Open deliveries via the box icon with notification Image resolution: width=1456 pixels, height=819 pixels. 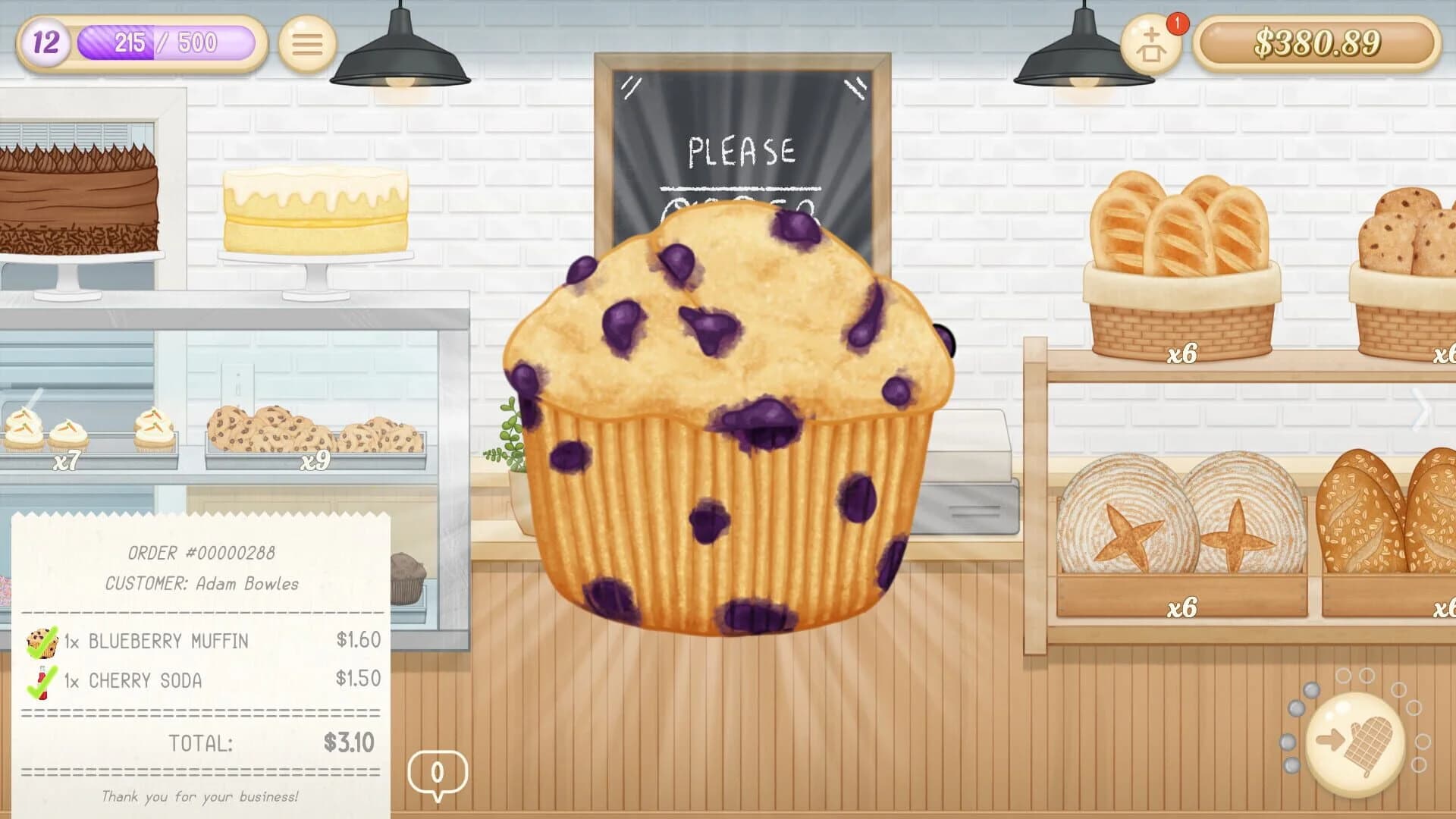pos(1150,45)
